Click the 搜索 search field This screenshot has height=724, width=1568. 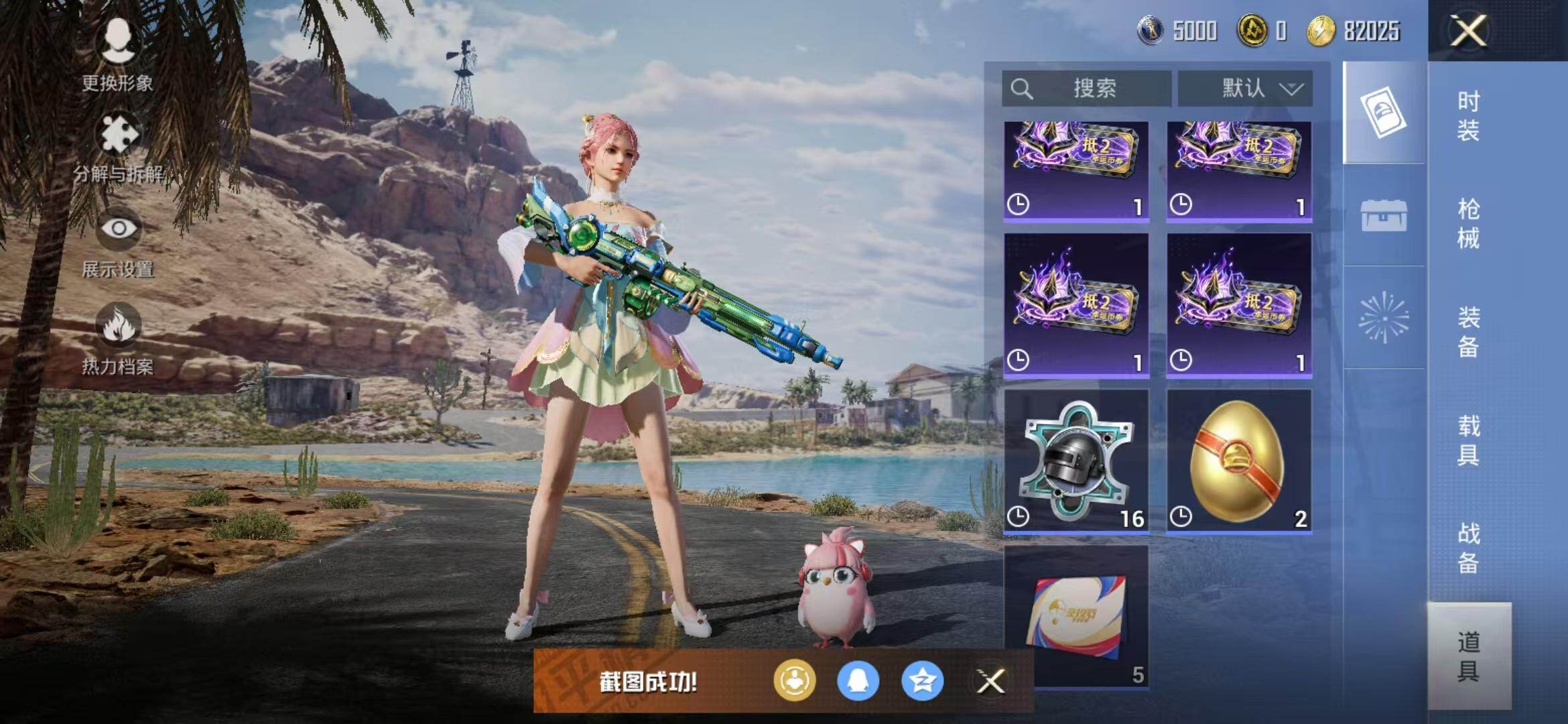point(1086,88)
